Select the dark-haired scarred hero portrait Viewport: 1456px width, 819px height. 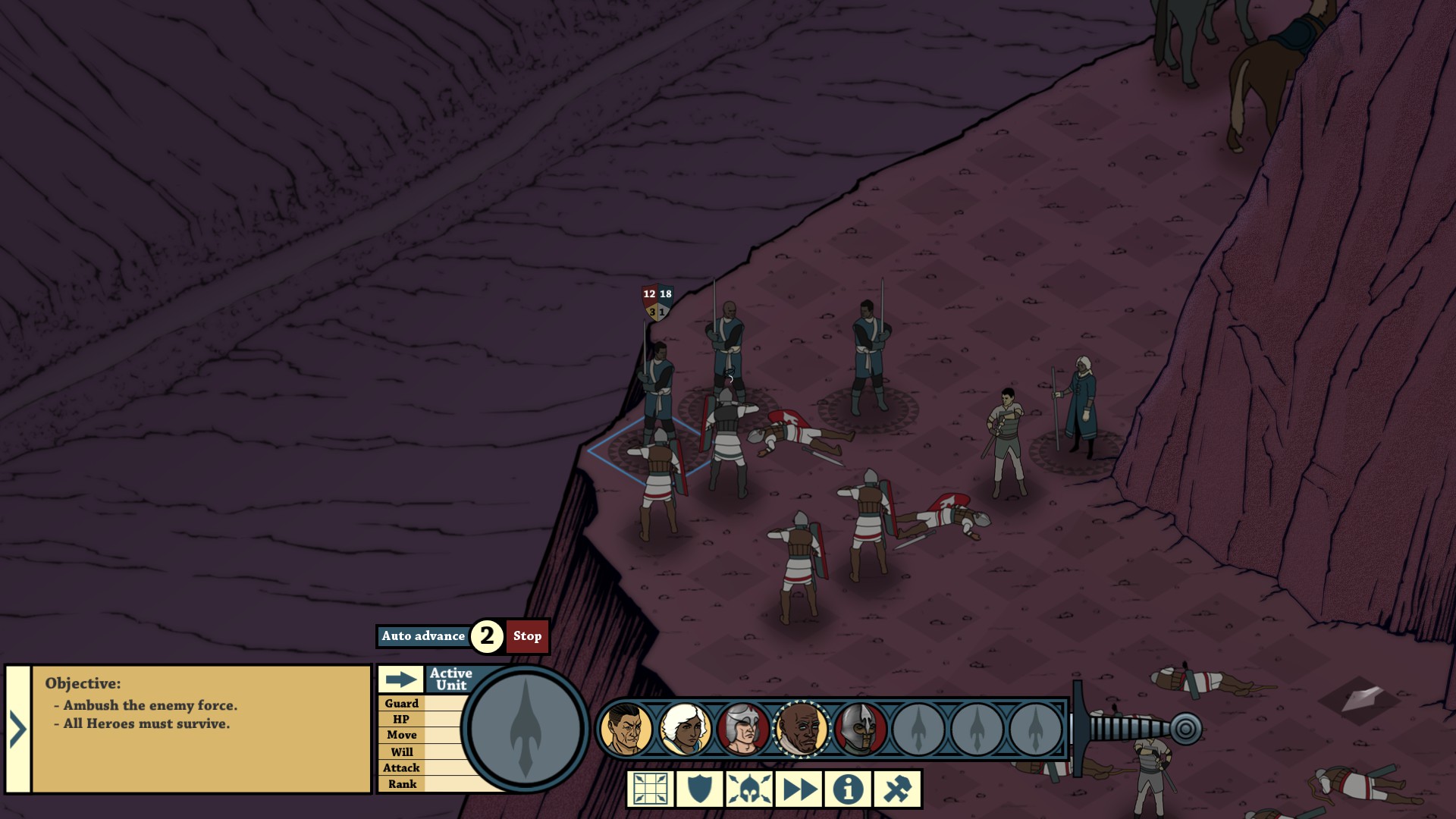click(626, 729)
